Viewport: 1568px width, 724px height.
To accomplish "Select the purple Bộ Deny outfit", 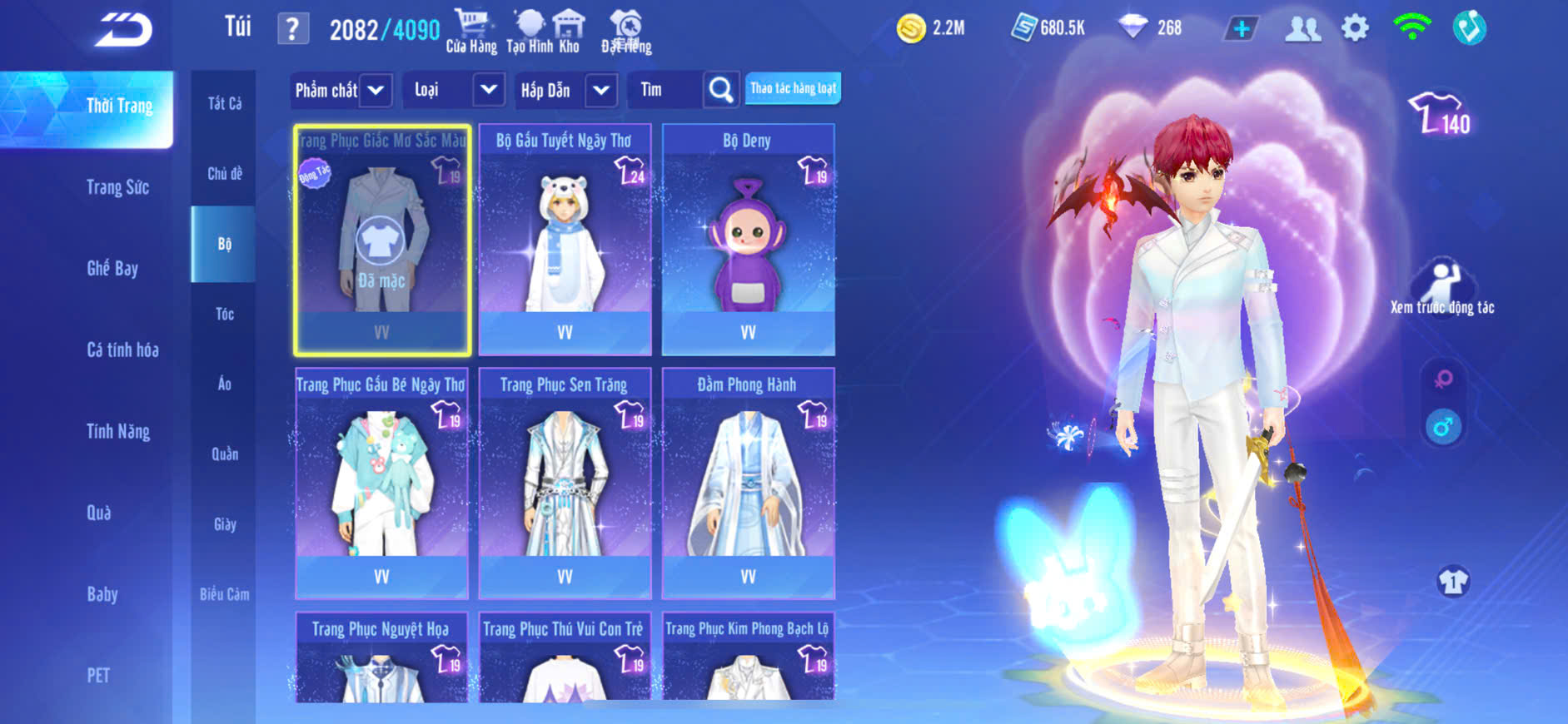I will (x=748, y=240).
